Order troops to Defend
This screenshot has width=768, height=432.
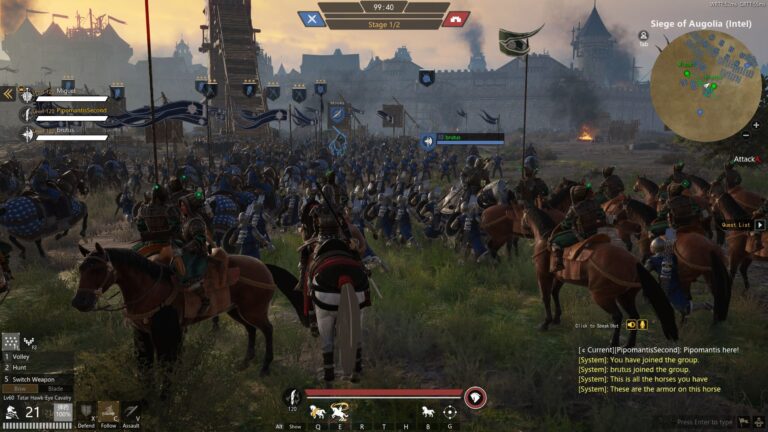pos(87,411)
